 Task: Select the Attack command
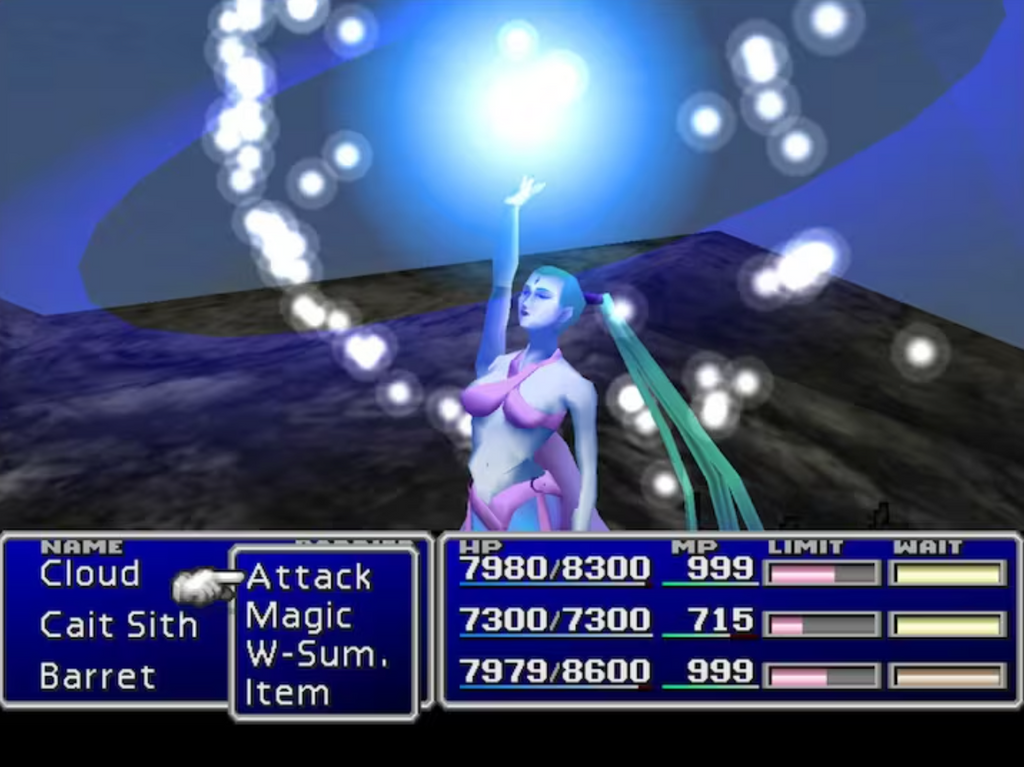coord(308,577)
